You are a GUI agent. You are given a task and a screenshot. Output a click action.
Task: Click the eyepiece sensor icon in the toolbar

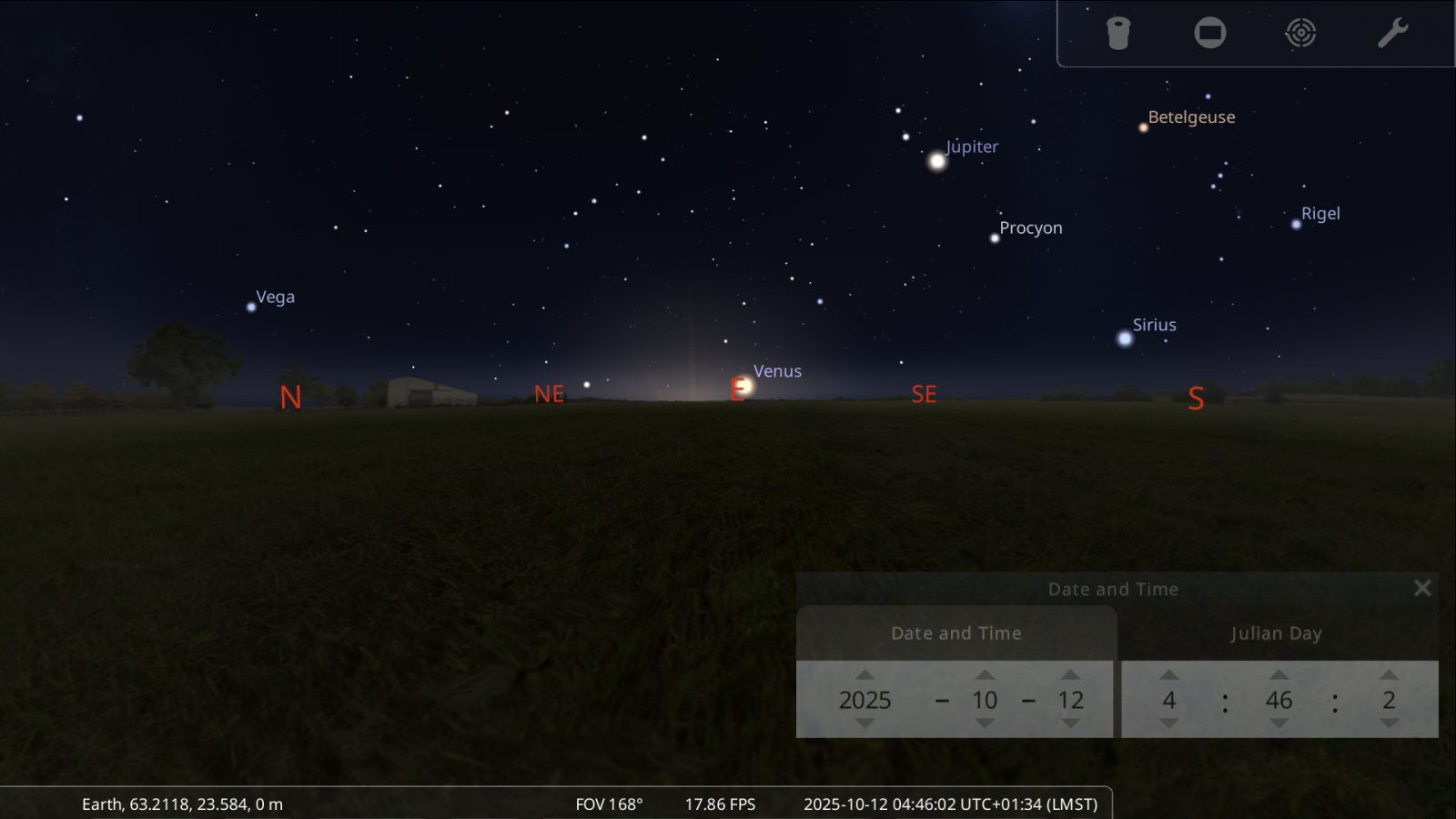pos(1118,32)
